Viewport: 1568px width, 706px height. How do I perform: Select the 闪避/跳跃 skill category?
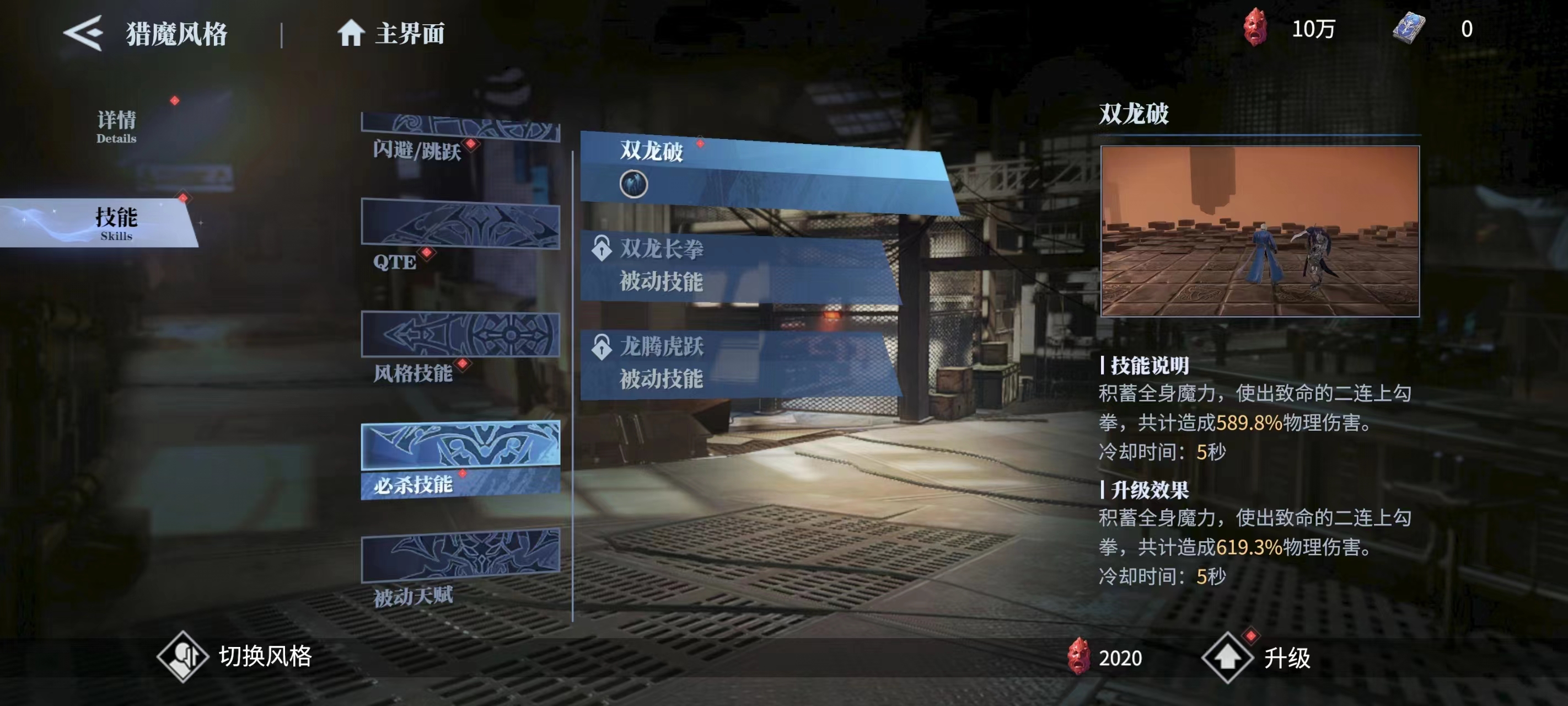tap(460, 136)
